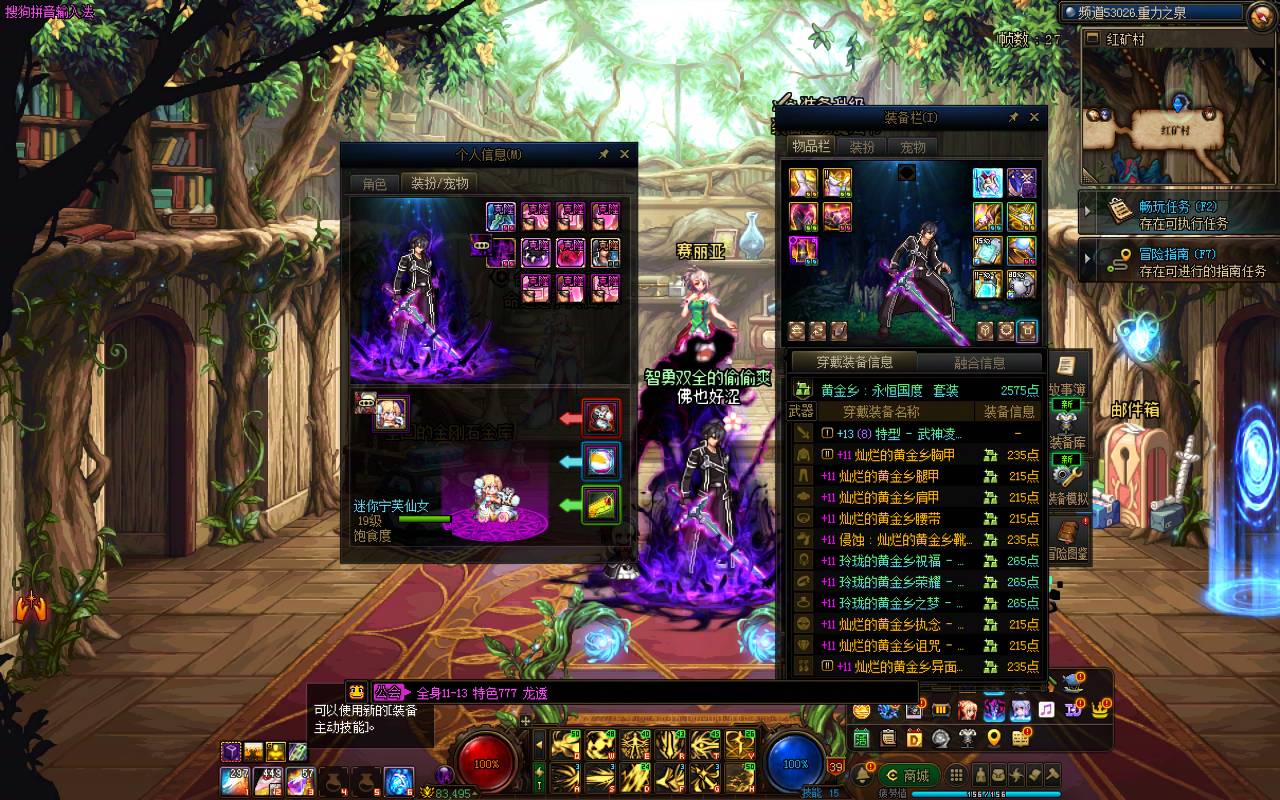This screenshot has height=800, width=1280.
Task: Switch to the 角色 tab
Action: point(374,183)
